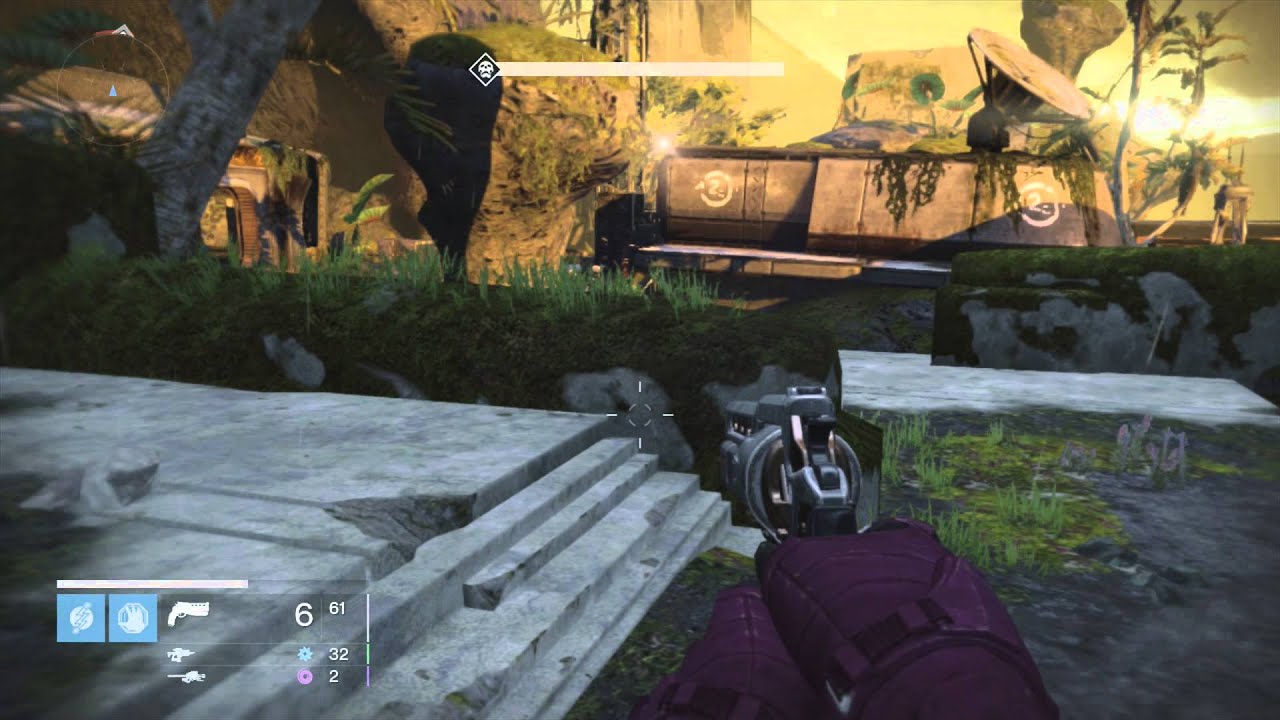Expand the heavy weapon ammo row
The height and width of the screenshot is (720, 1280).
tap(250, 676)
